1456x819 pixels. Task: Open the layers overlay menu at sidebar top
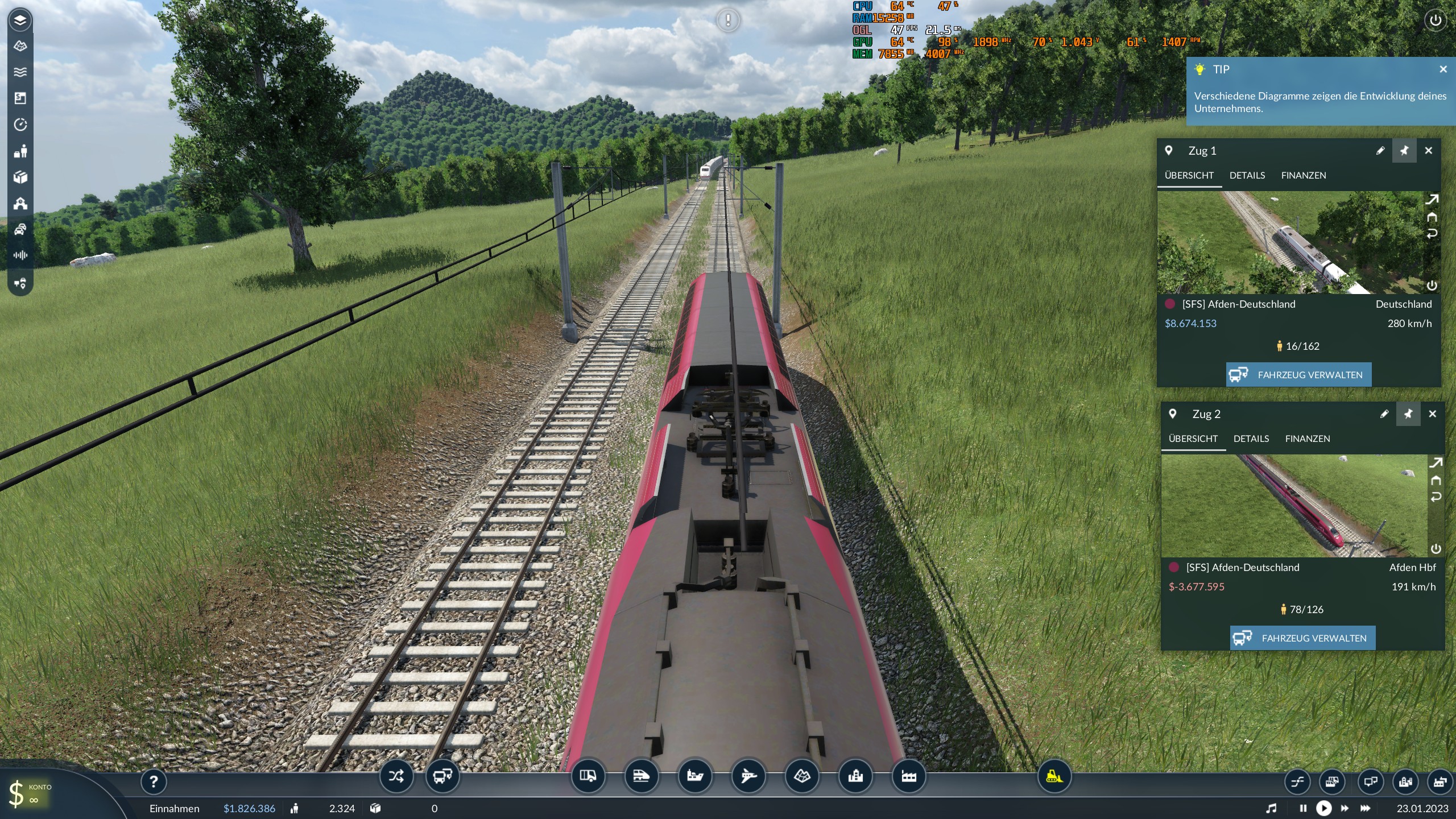[20, 20]
